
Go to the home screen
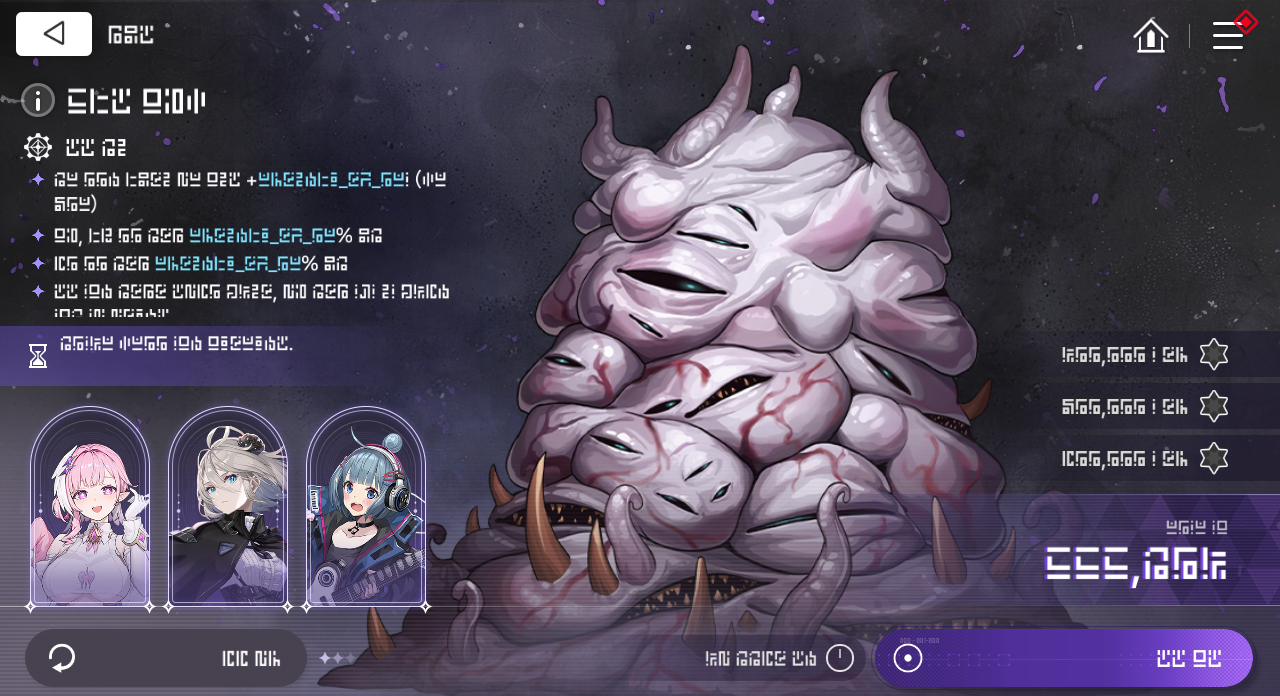(1151, 36)
